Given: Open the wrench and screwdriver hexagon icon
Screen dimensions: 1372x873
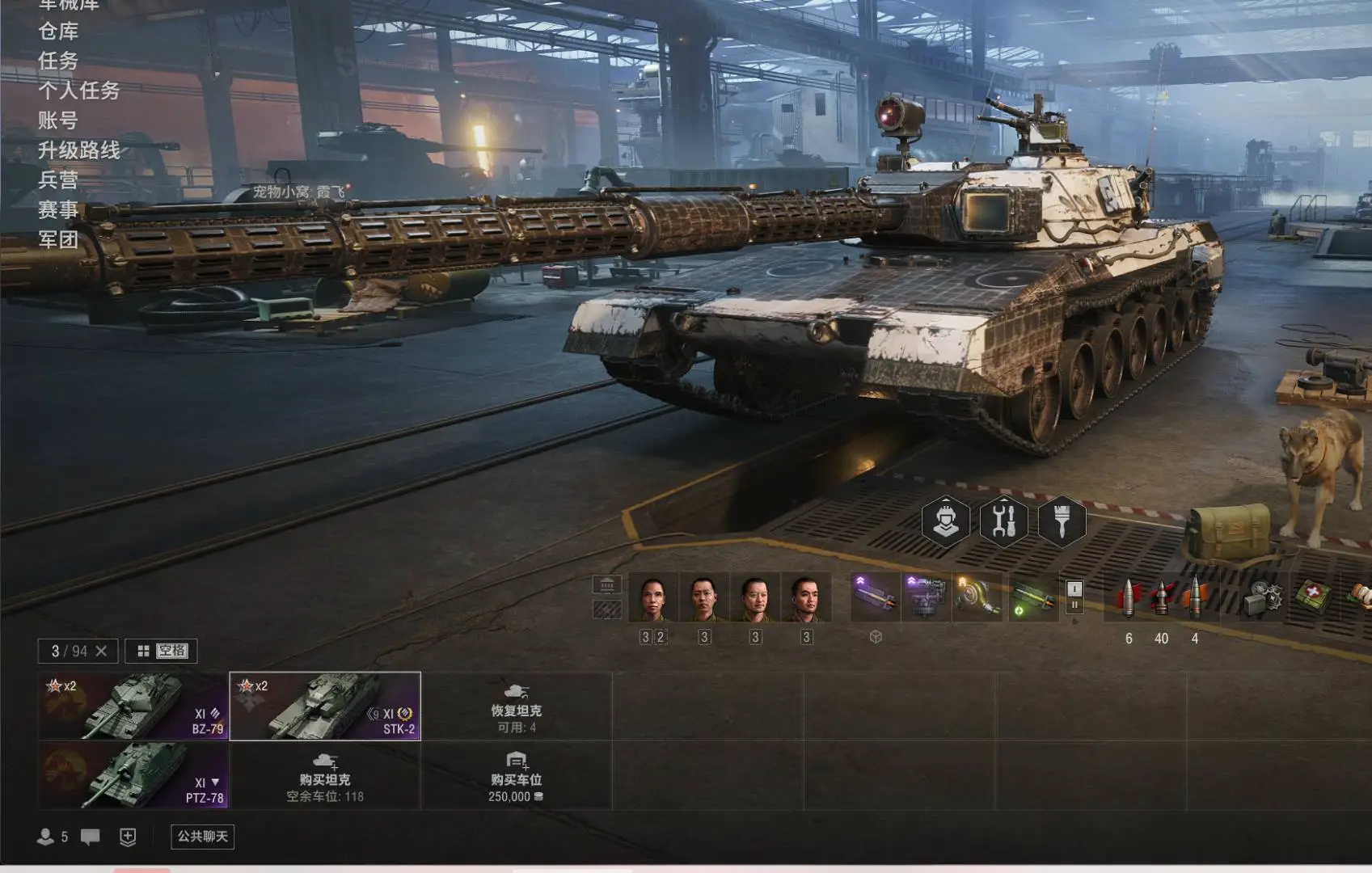Looking at the screenshot, I should tap(1003, 521).
